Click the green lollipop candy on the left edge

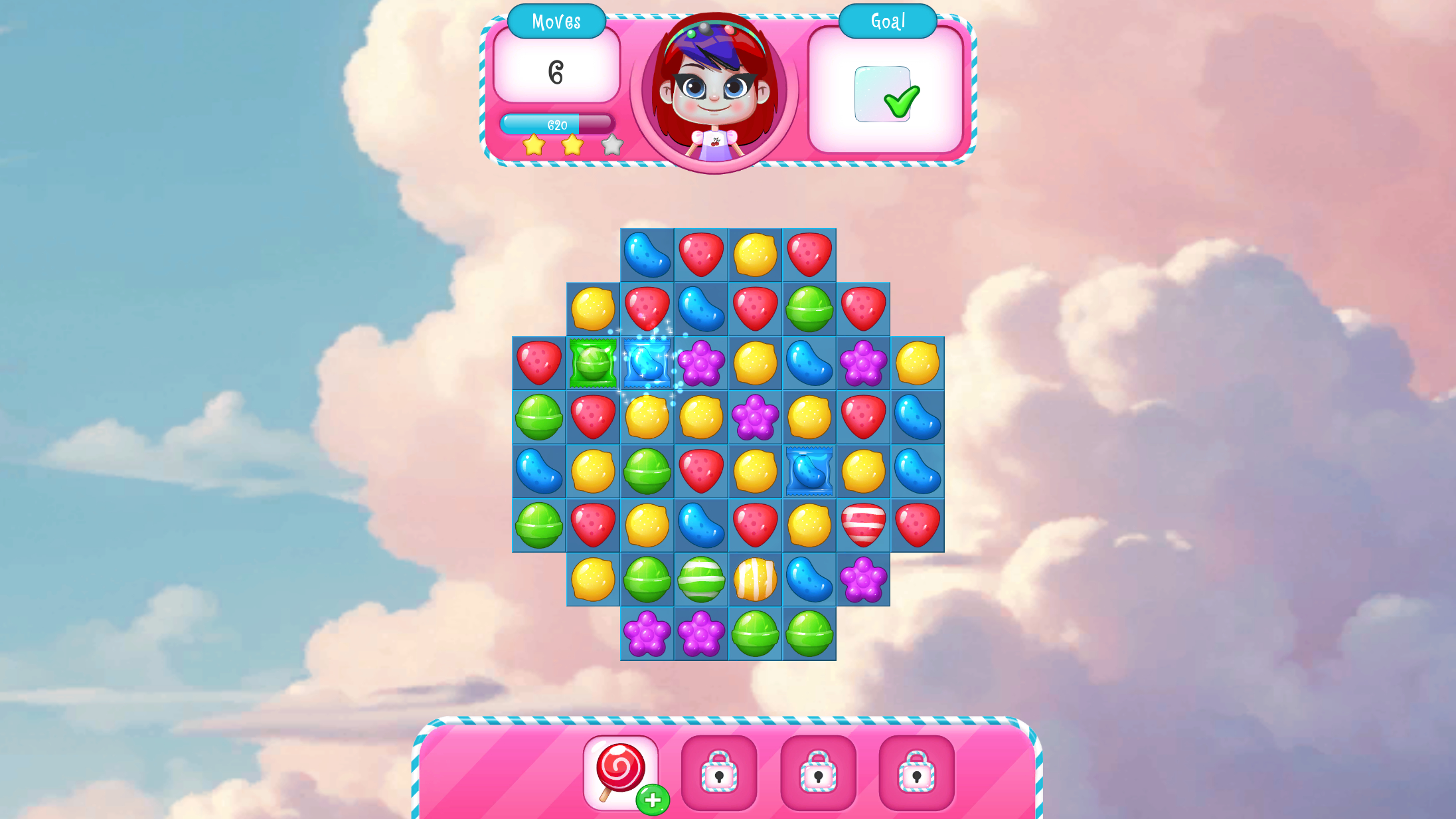(x=538, y=417)
